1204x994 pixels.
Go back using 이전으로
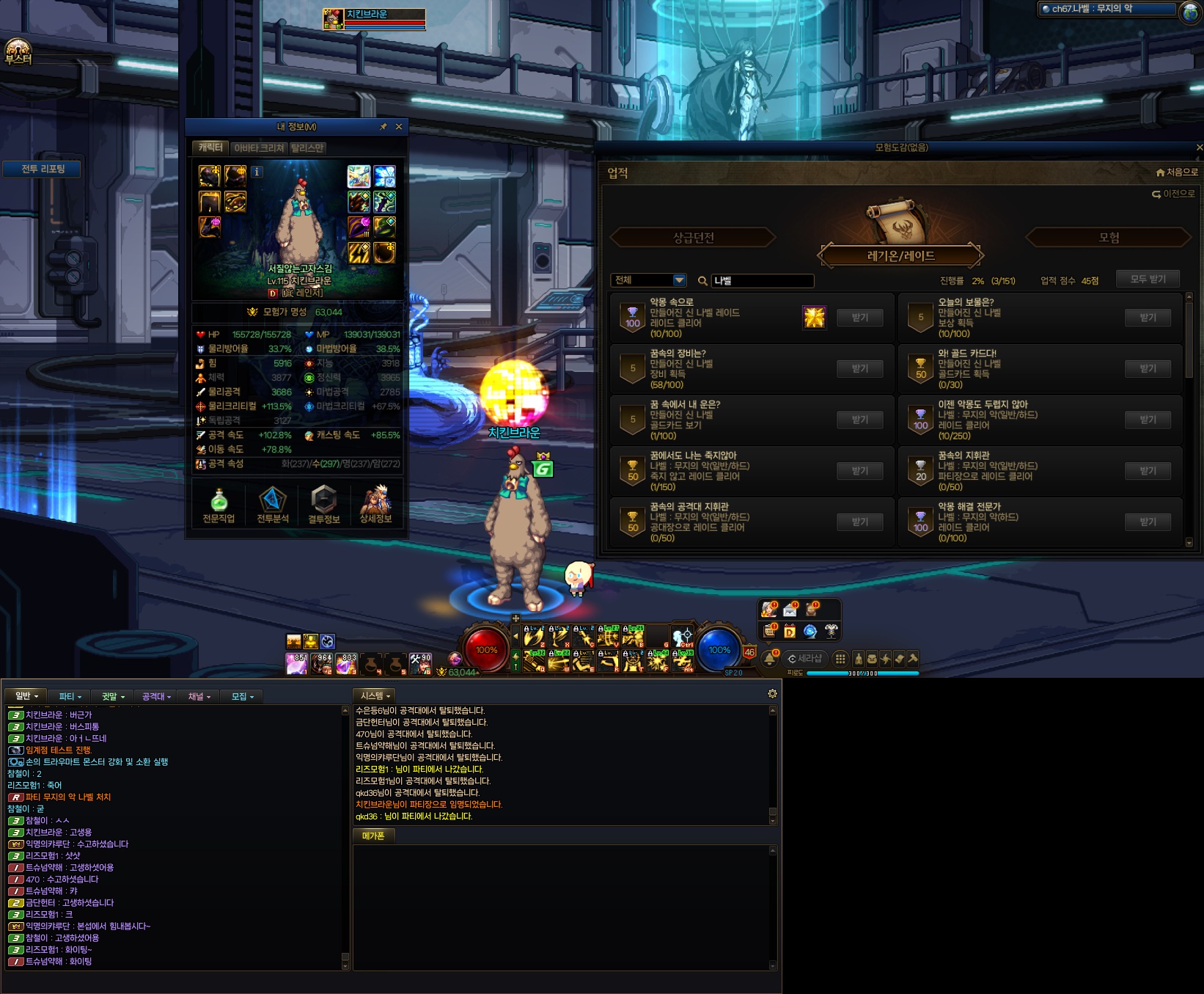[x=1174, y=194]
